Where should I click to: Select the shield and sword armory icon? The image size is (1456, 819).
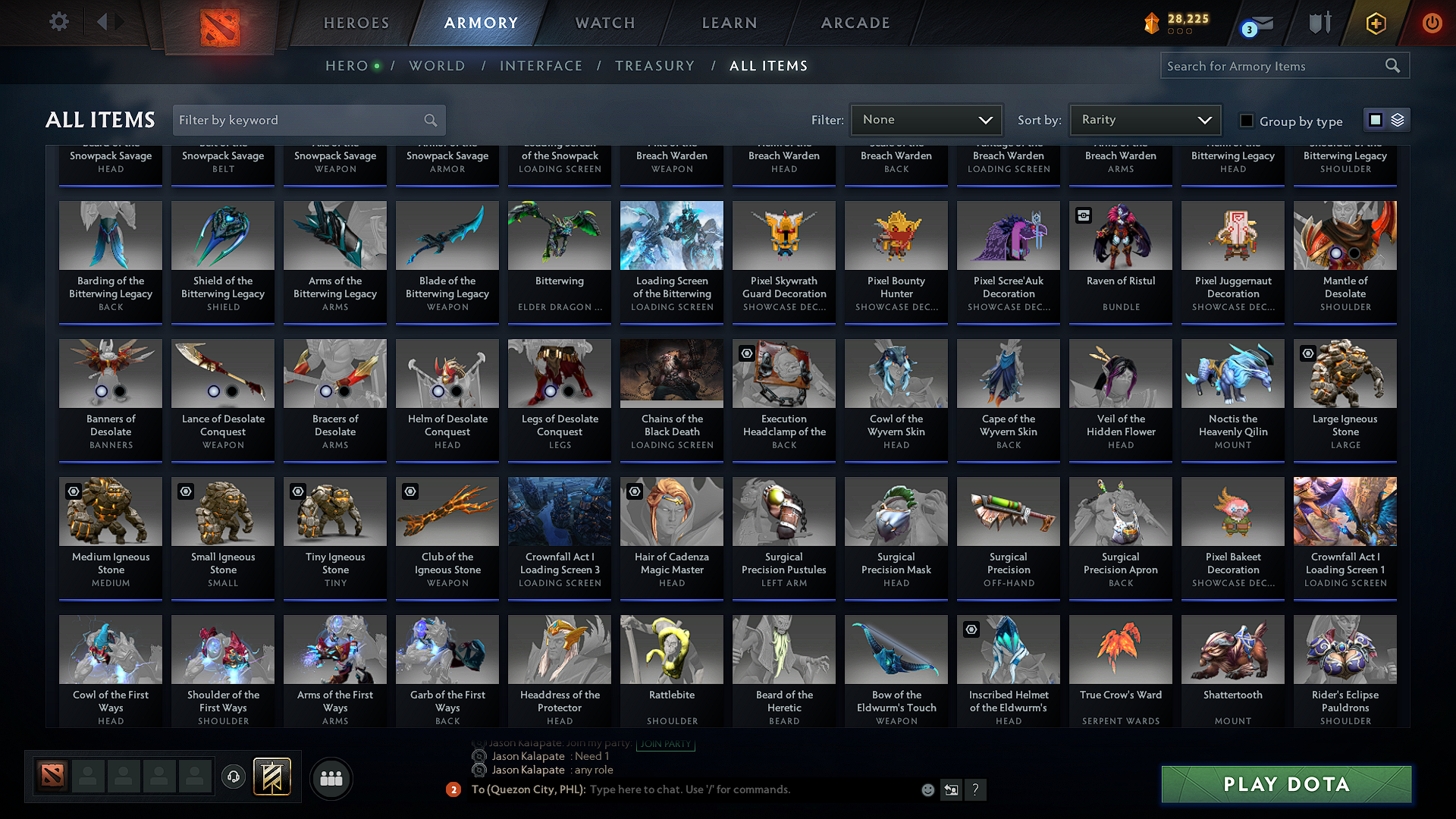point(1319,23)
